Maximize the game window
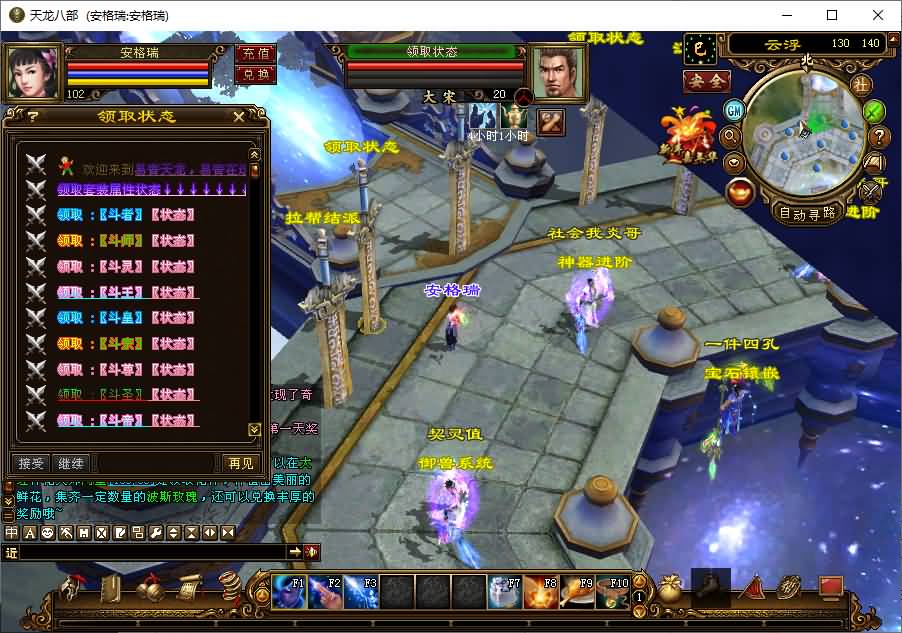This screenshot has width=902, height=633. coord(832,15)
